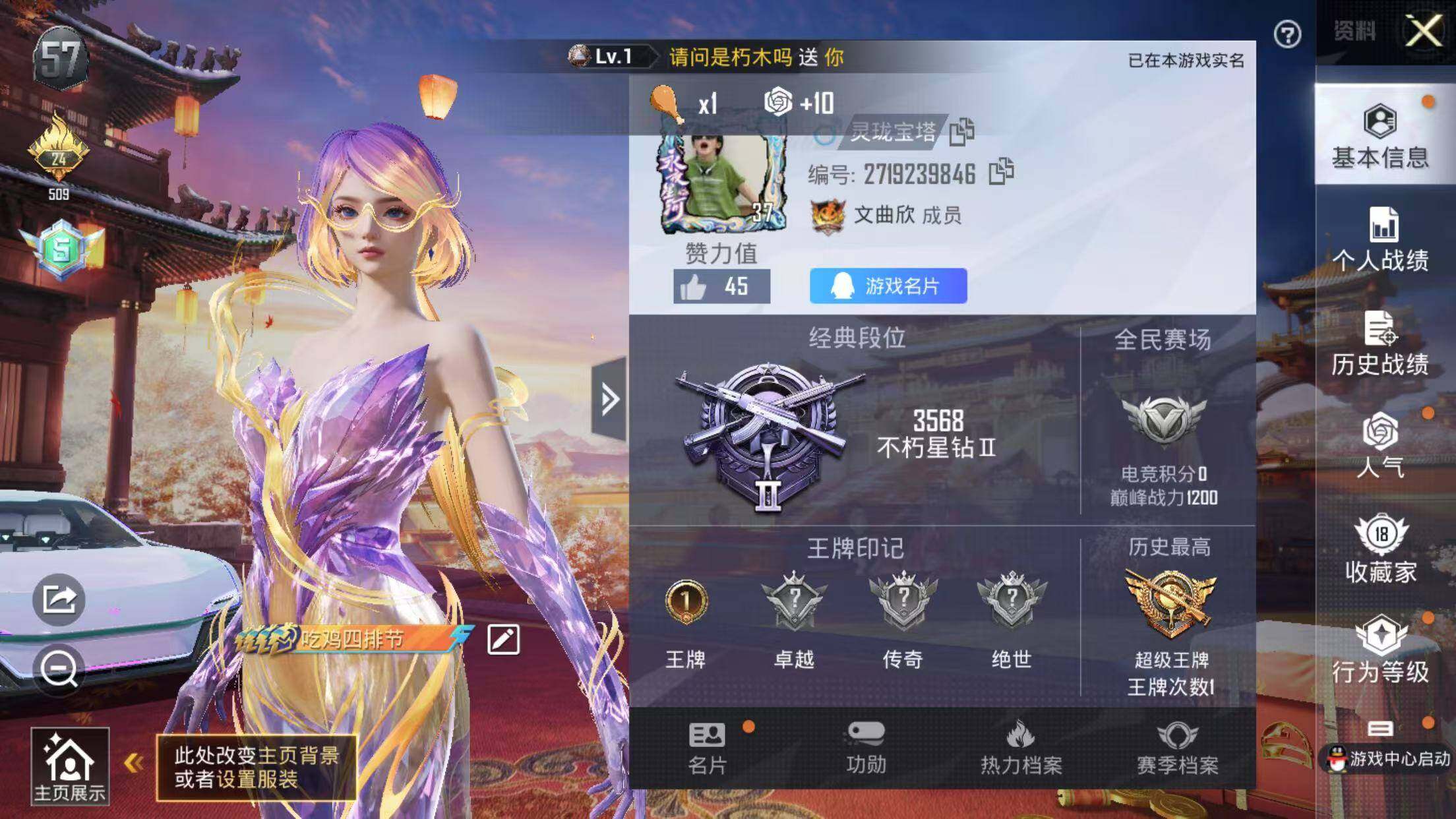Show the 人气 popularity tab

1380,445
